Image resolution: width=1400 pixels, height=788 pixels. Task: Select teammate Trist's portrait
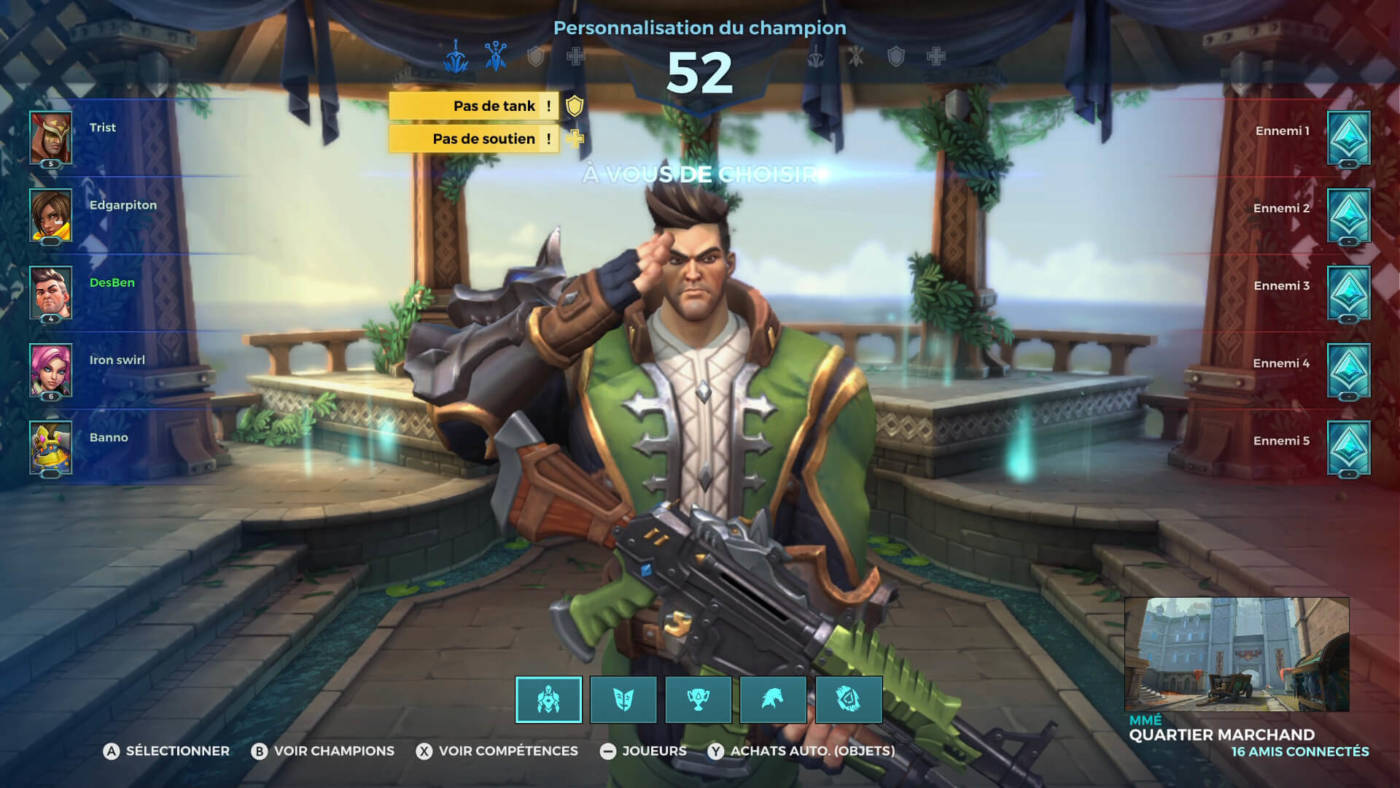click(x=50, y=137)
